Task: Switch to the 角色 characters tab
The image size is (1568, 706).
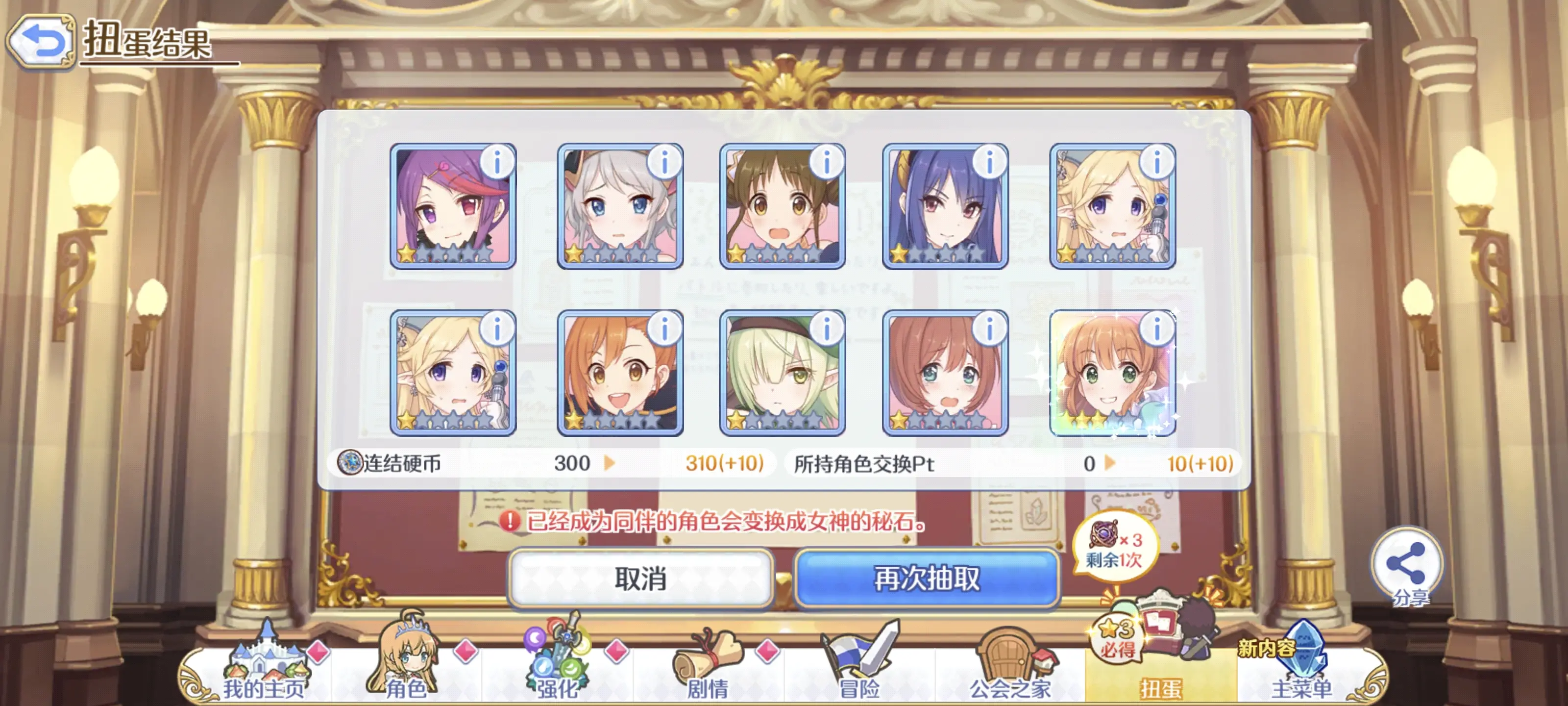Action: tap(407, 670)
